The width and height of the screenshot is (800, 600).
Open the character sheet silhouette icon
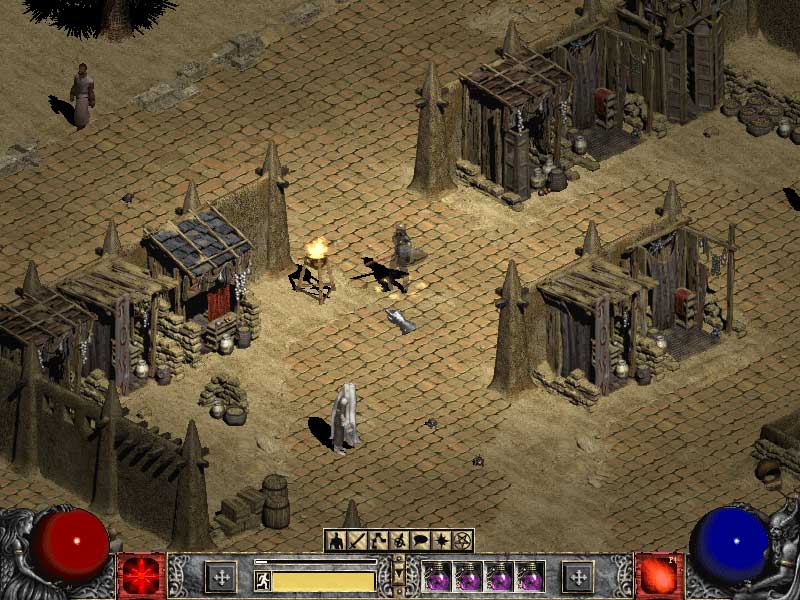pyautogui.click(x=335, y=541)
